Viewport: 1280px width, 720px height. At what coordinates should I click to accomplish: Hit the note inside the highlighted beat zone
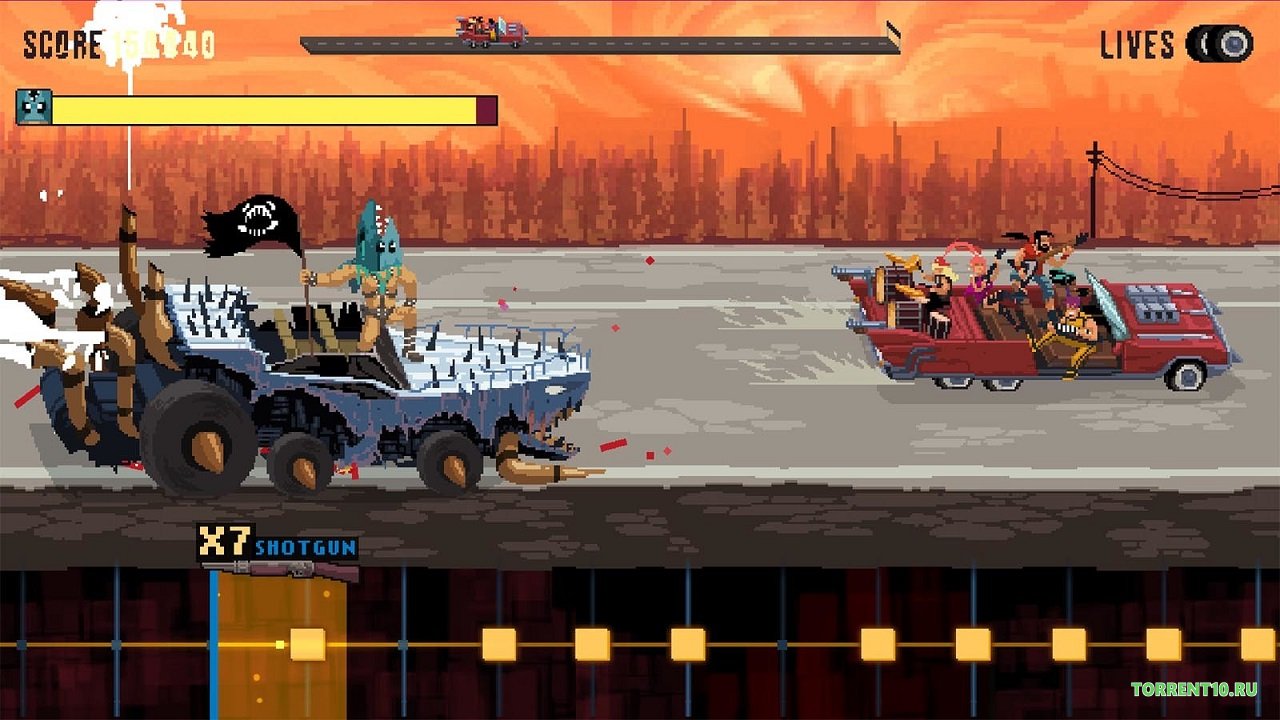pyautogui.click(x=307, y=644)
